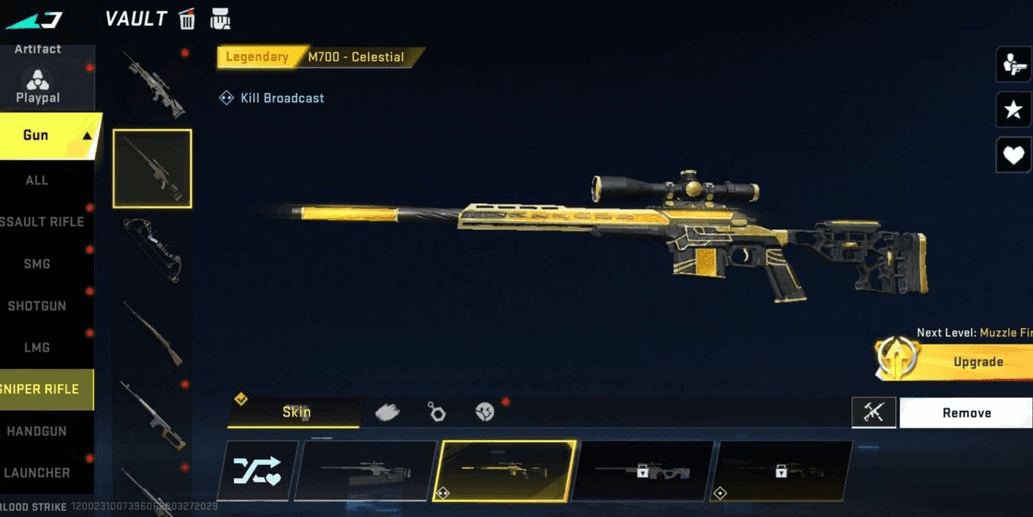1033x517 pixels.
Task: Click the heart favorite button
Action: click(1013, 155)
